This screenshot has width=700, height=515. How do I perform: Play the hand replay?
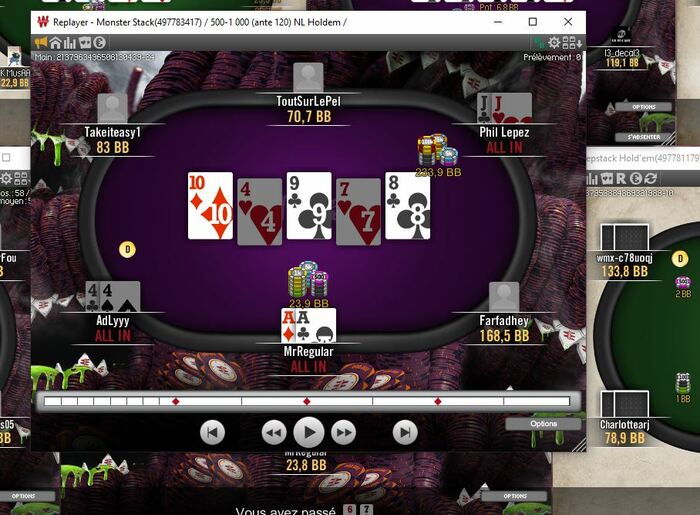308,432
